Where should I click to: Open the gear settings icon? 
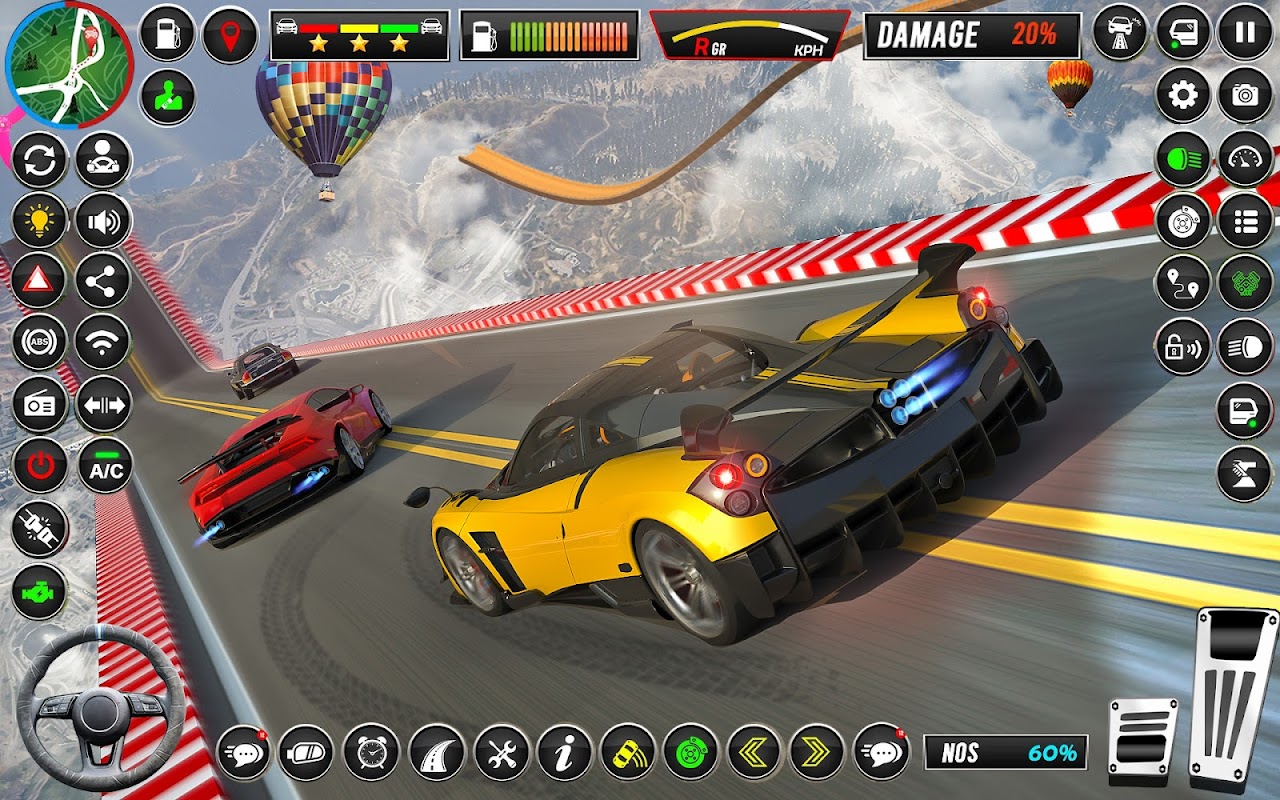[x=1183, y=96]
